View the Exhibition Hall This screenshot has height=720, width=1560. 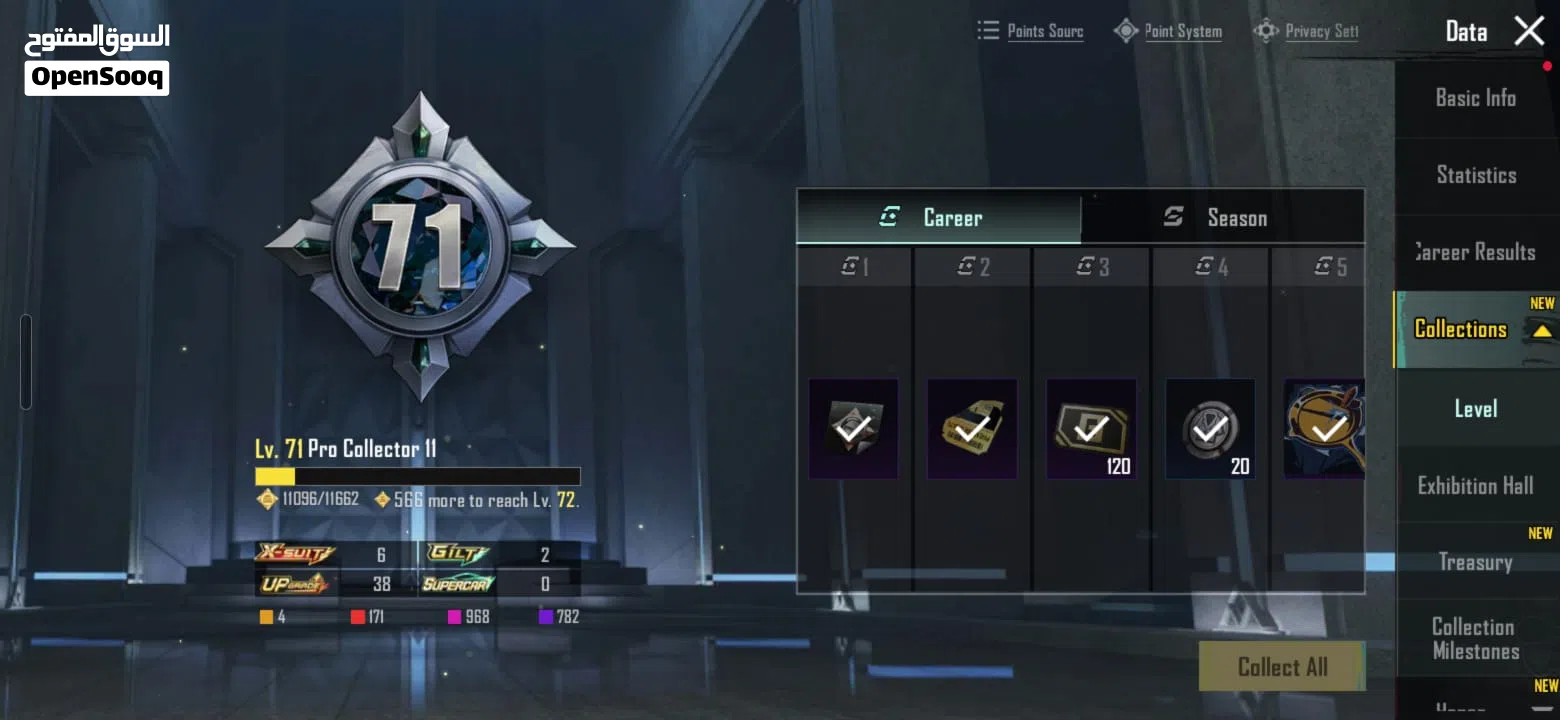[1475, 486]
